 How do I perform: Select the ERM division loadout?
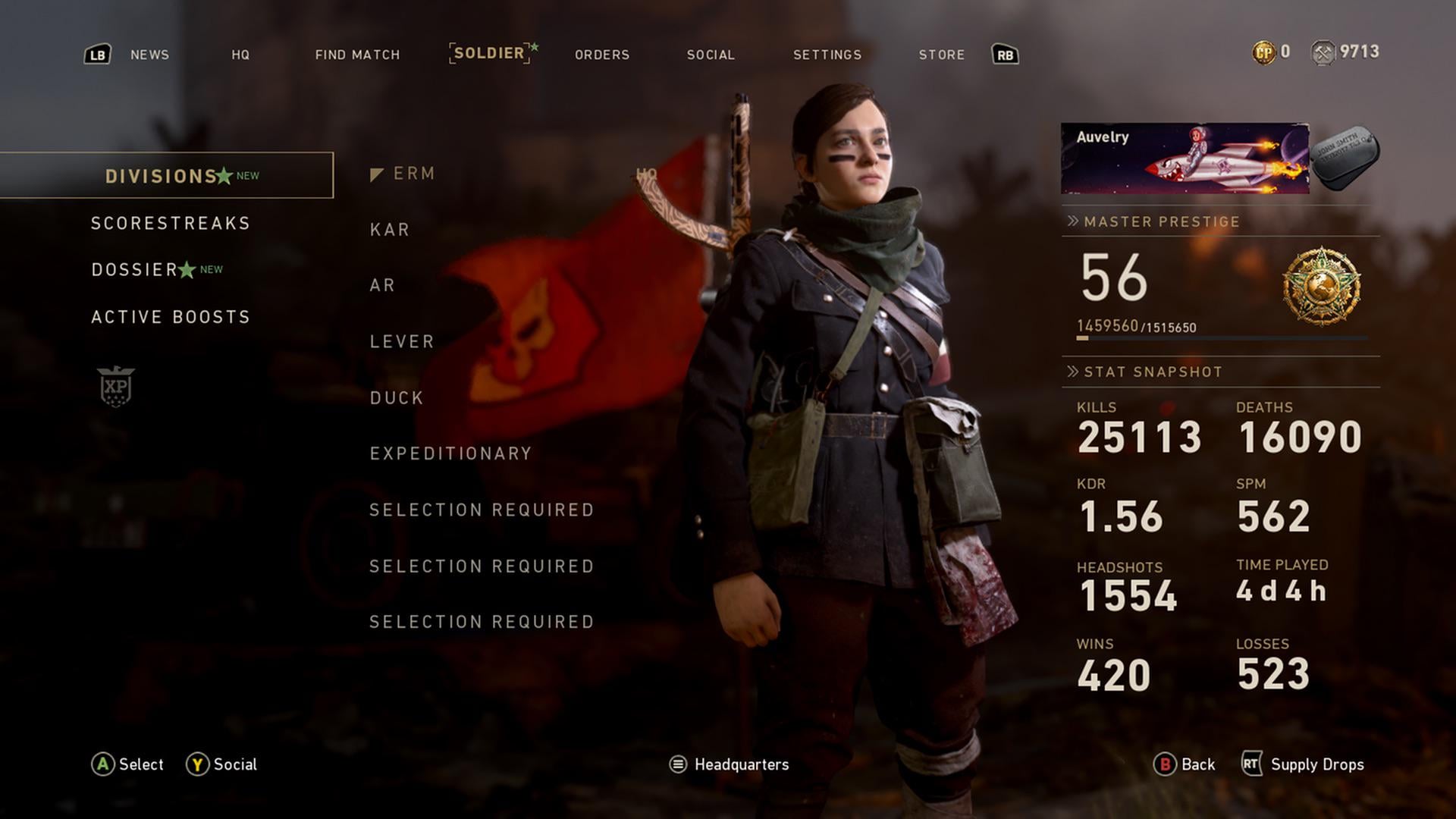point(414,174)
